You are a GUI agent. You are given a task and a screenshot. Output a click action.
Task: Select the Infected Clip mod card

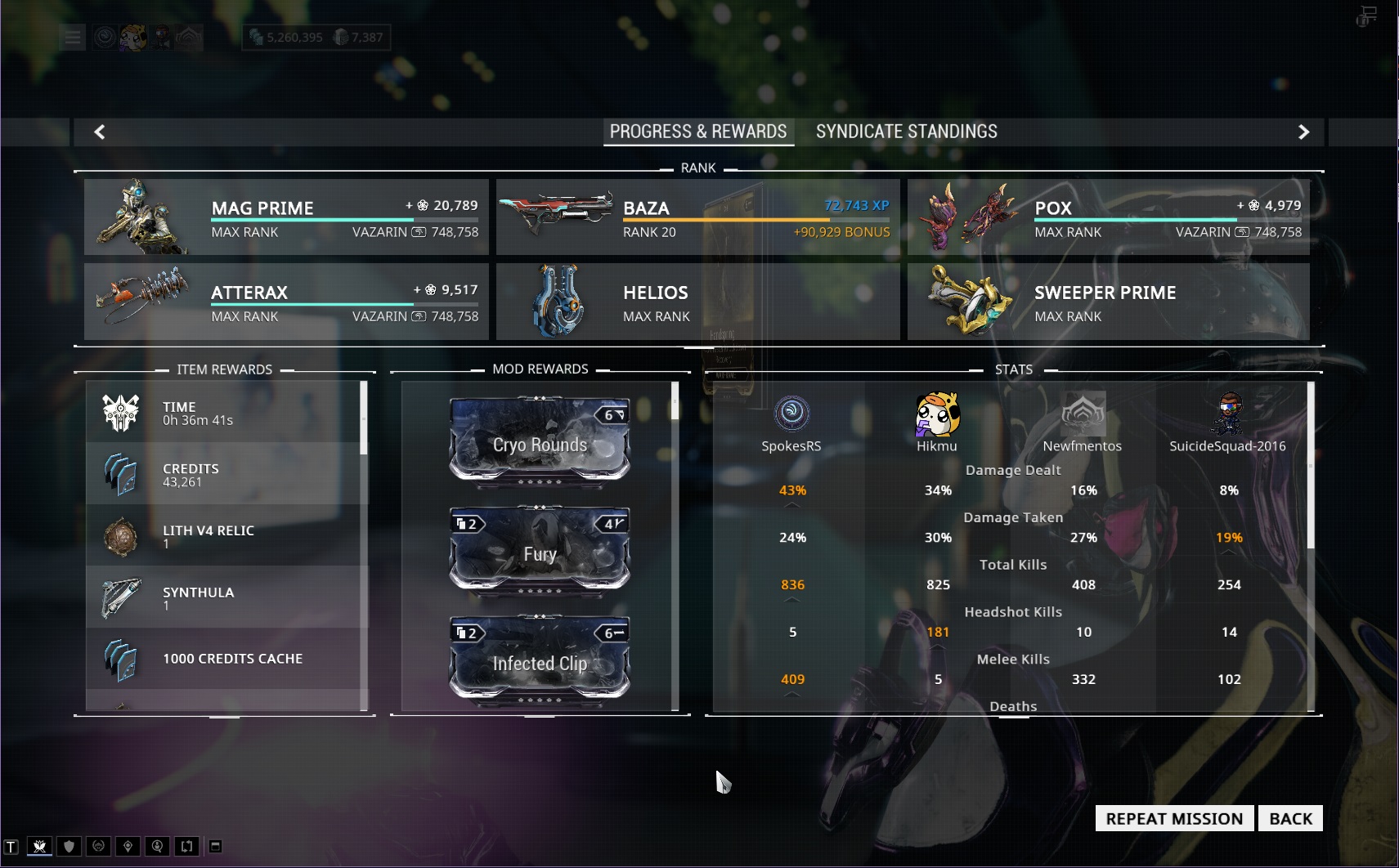(x=540, y=660)
